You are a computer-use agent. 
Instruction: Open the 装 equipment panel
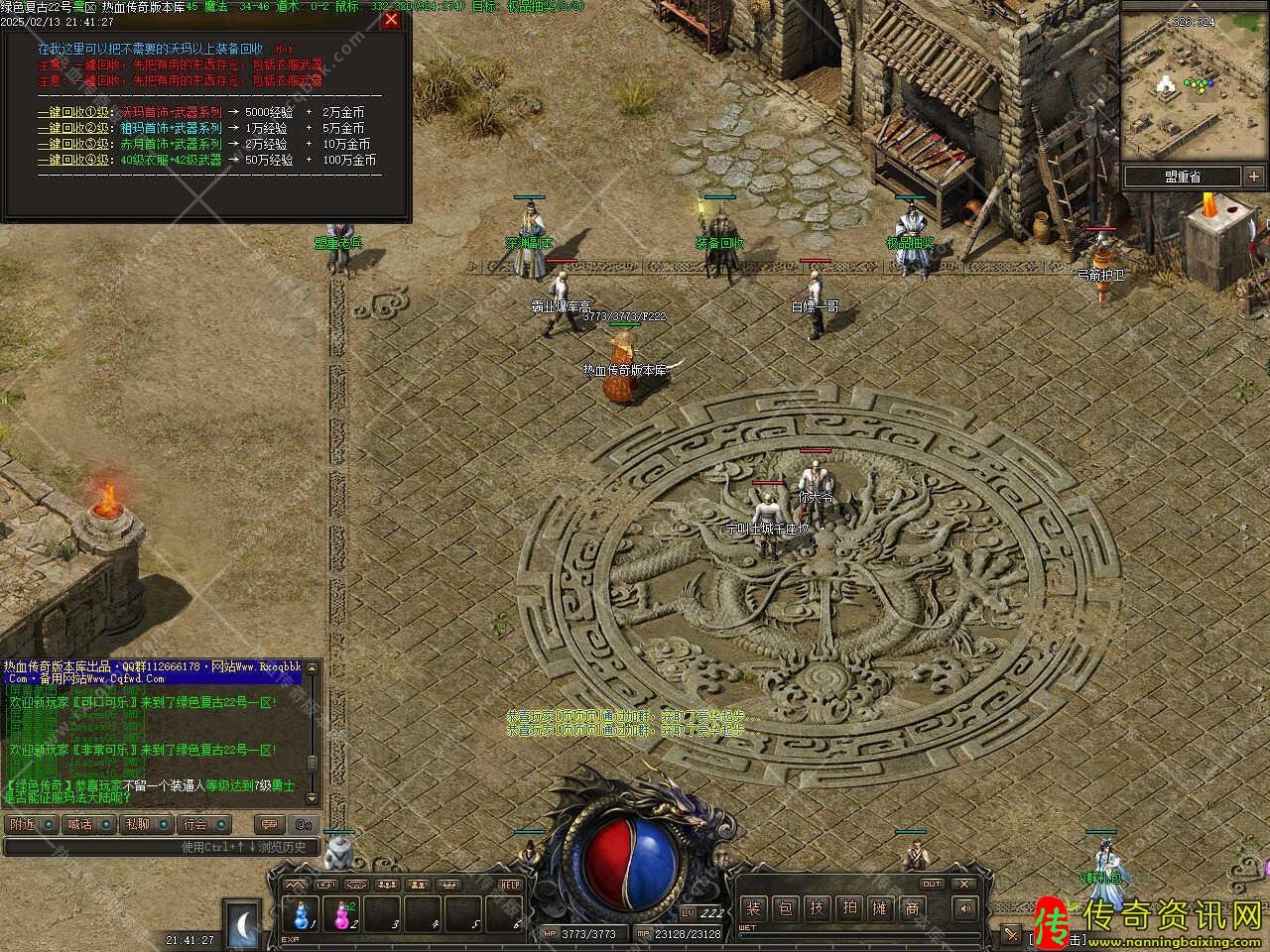(753, 907)
